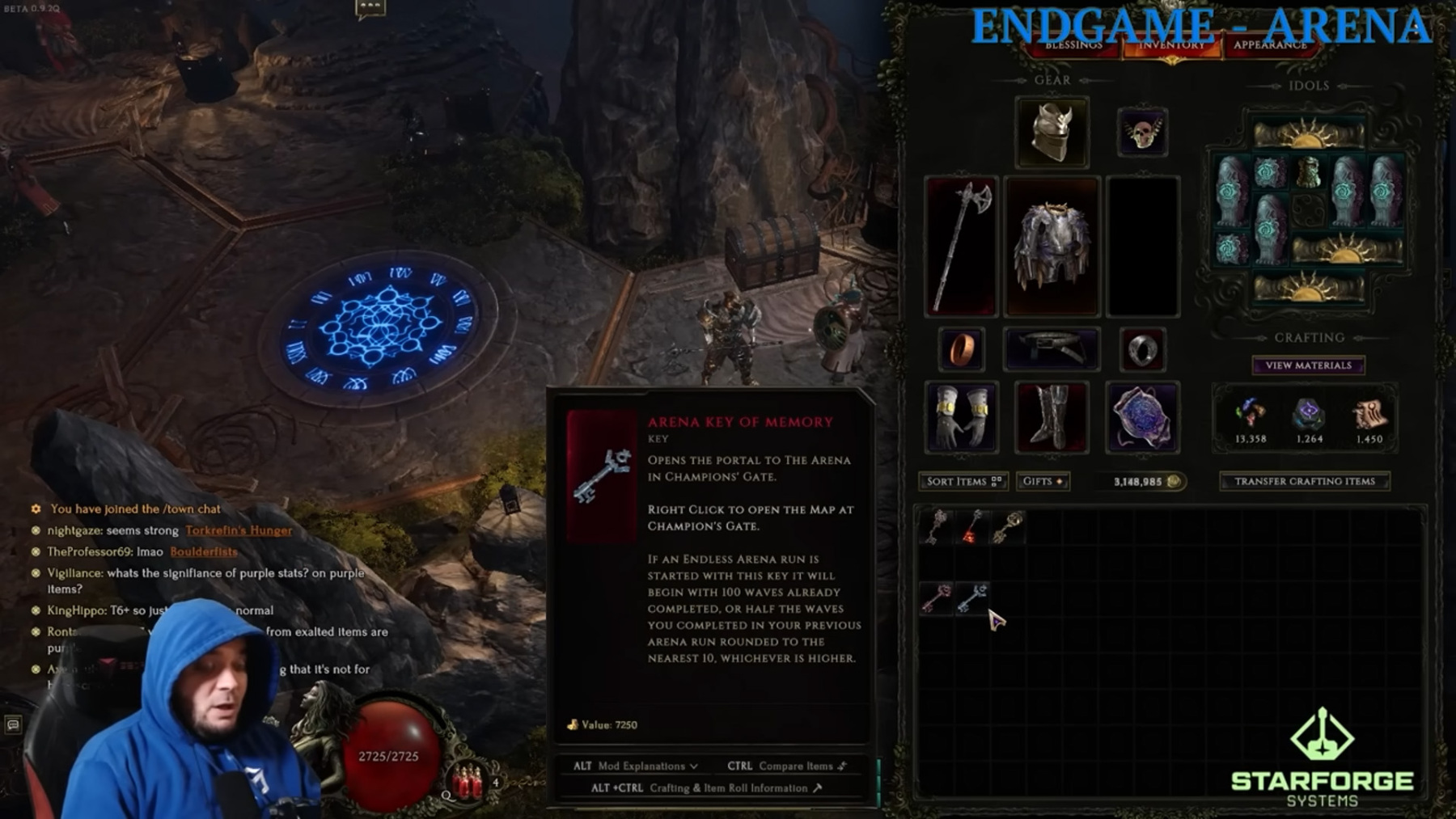
Task: Select the equipped helmet slot
Action: 1052,132
